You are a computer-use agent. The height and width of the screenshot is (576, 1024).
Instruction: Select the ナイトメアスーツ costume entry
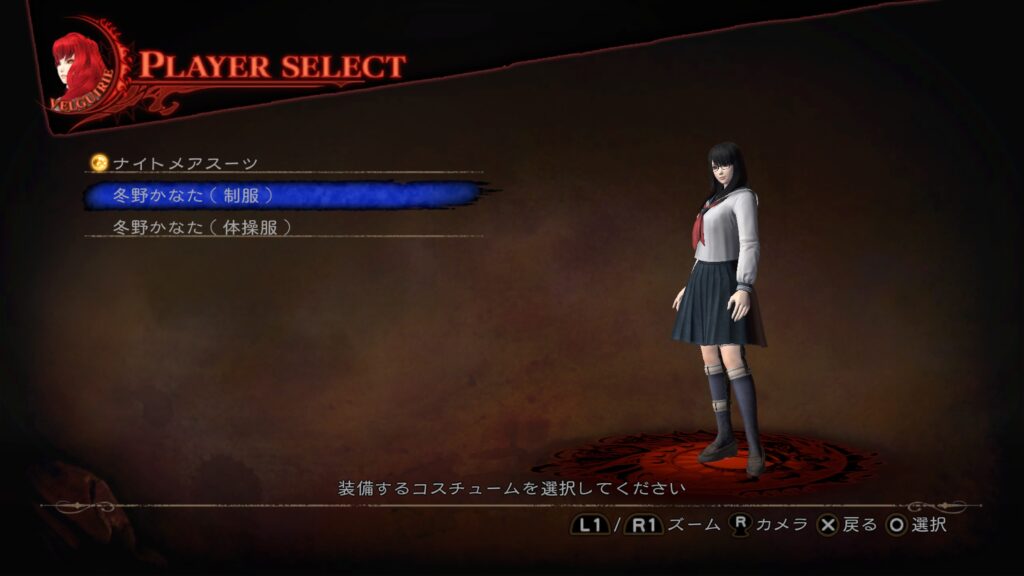coord(185,163)
